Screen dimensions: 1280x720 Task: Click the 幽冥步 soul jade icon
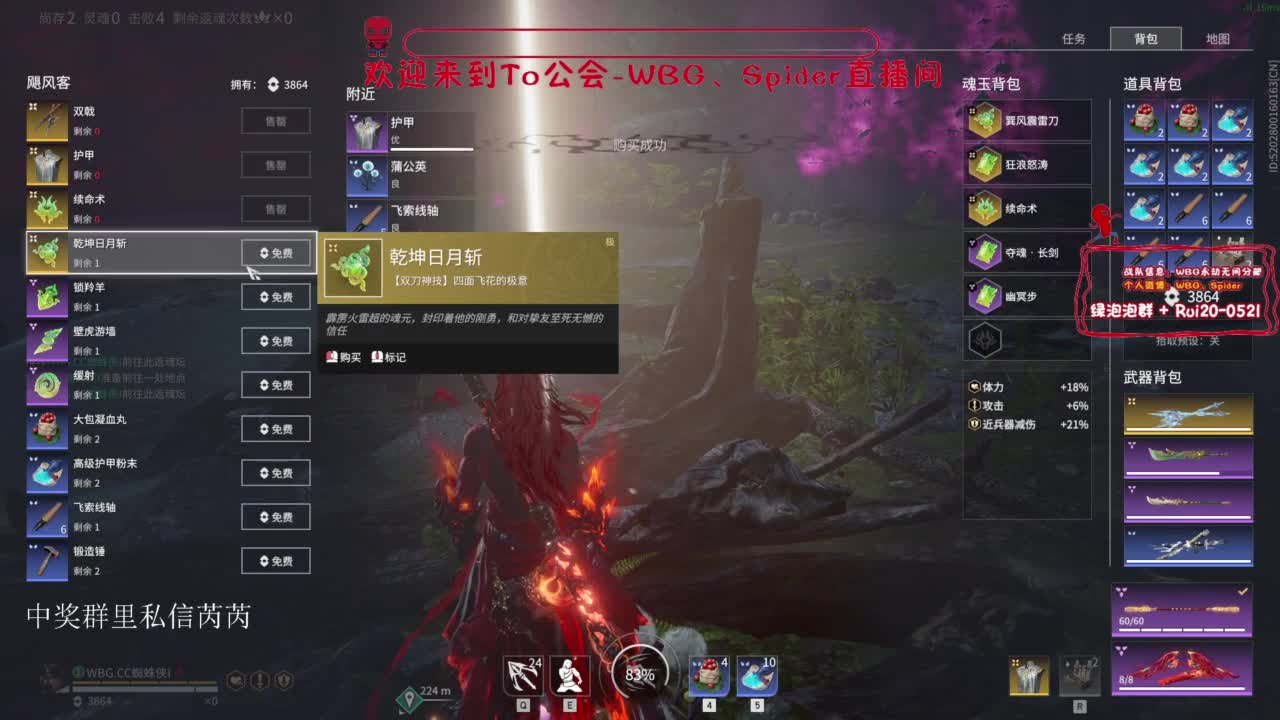tap(985, 296)
